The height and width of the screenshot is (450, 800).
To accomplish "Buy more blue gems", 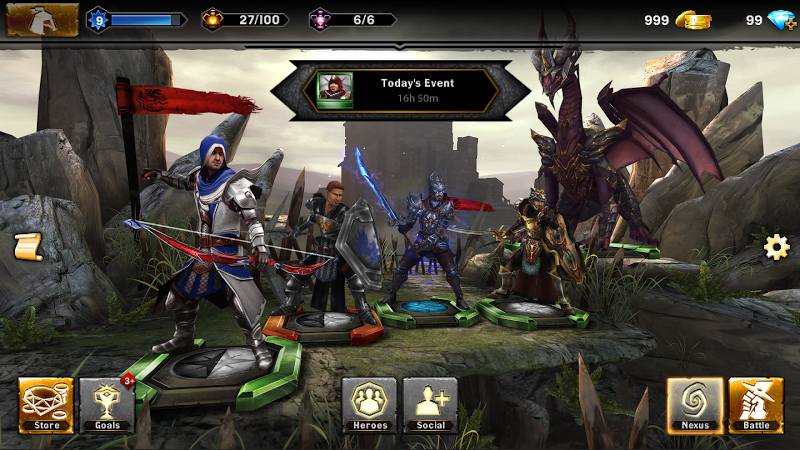I will tap(781, 20).
